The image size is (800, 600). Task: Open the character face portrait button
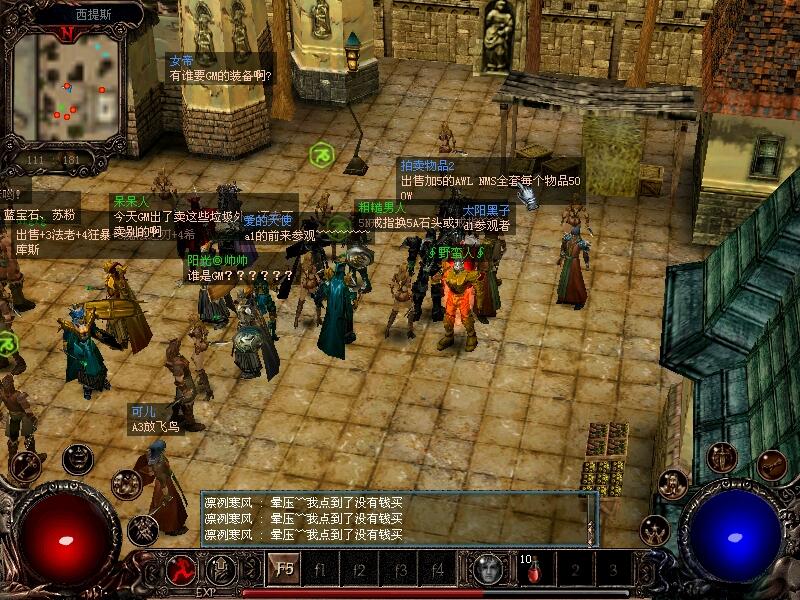pos(487,570)
